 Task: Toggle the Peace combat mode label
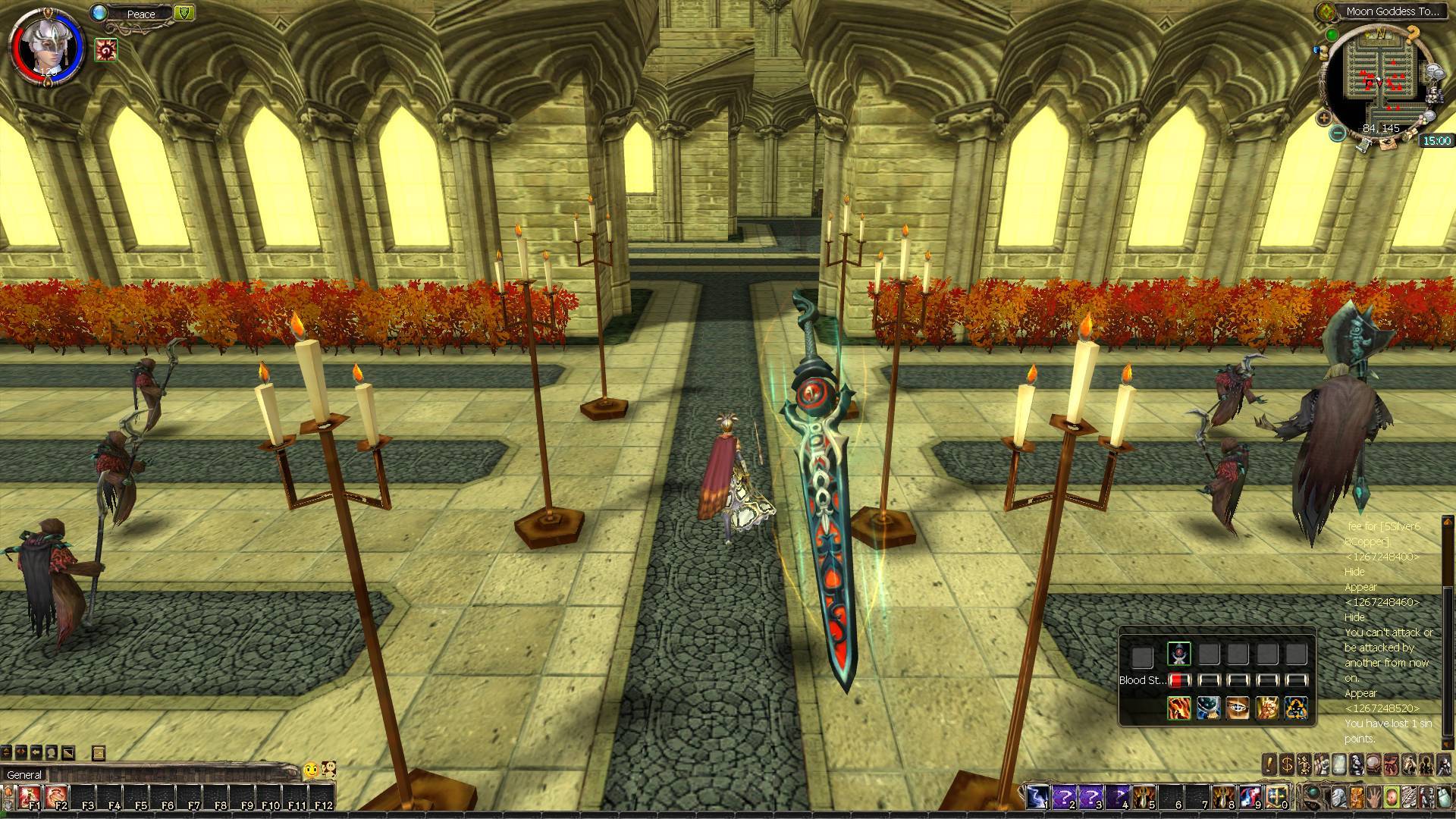141,14
